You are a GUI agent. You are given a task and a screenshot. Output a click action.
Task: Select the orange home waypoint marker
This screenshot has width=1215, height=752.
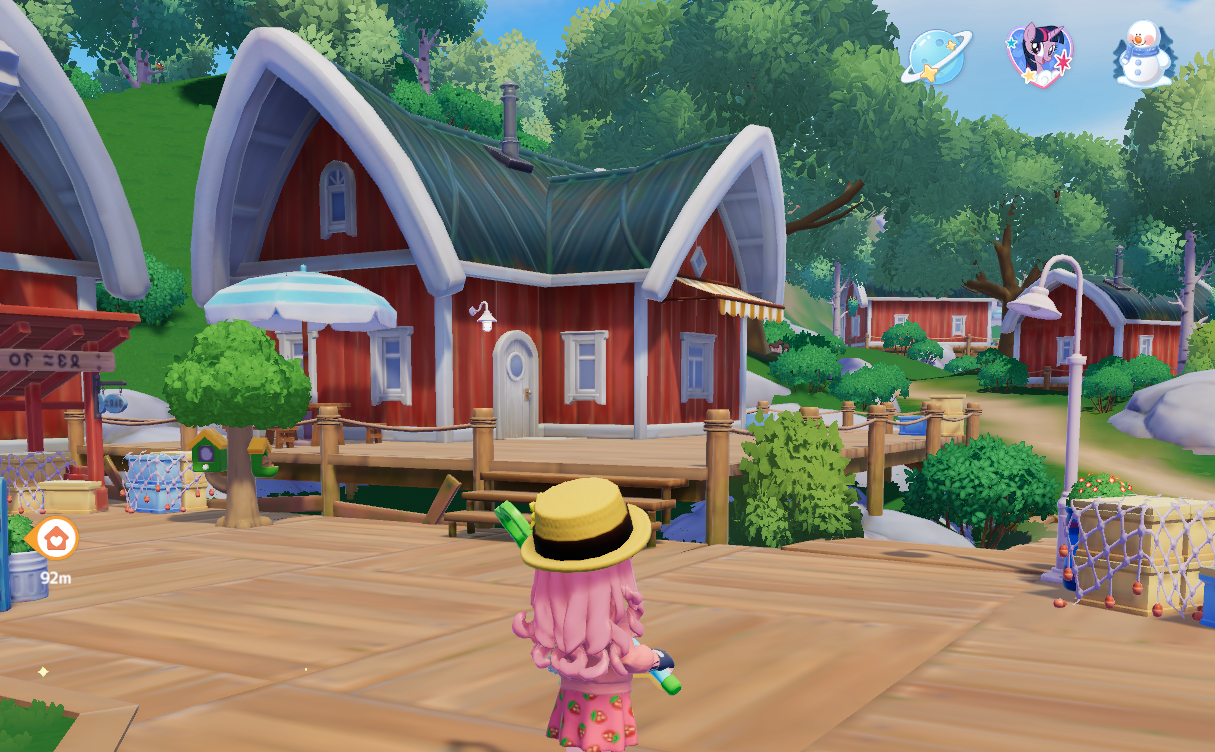coord(55,538)
